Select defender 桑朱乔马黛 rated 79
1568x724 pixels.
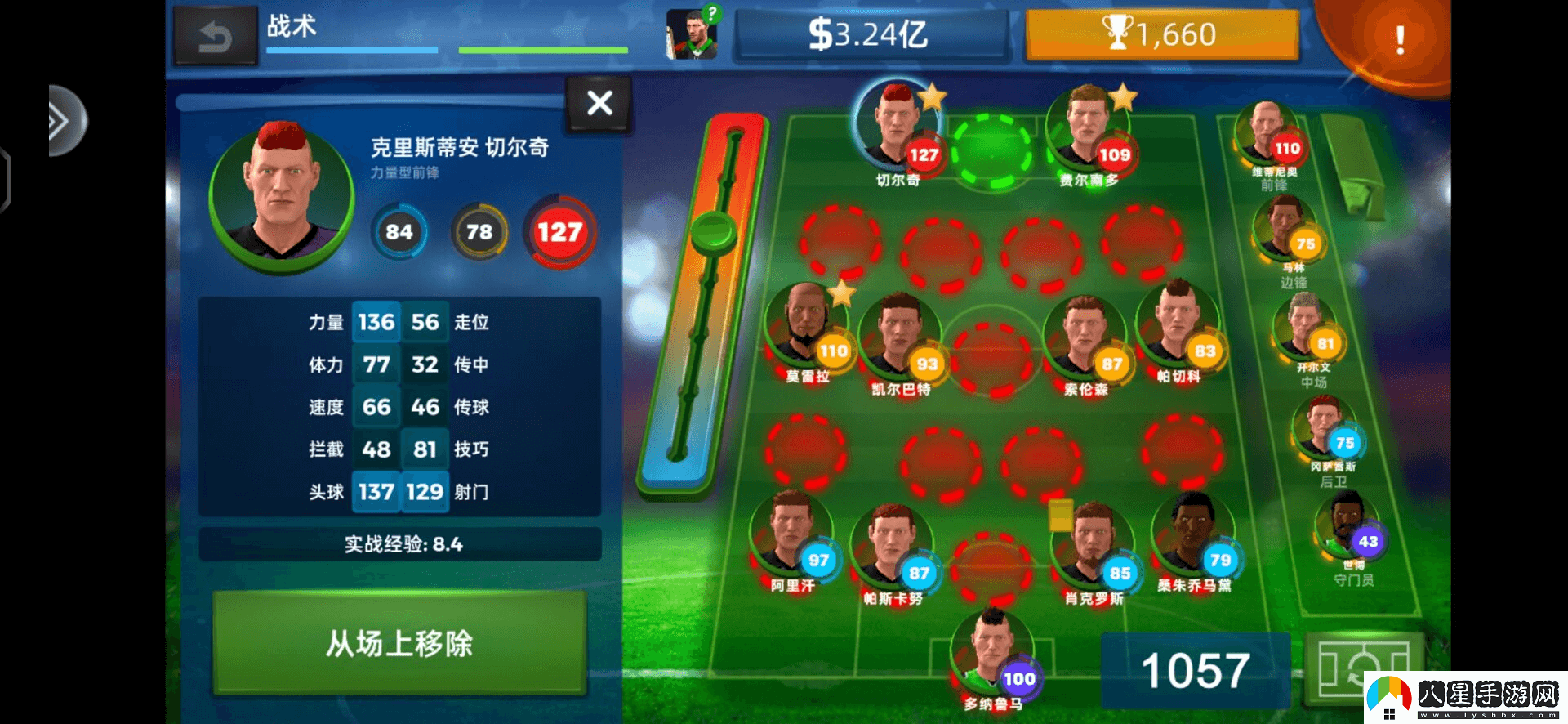coord(1192,535)
